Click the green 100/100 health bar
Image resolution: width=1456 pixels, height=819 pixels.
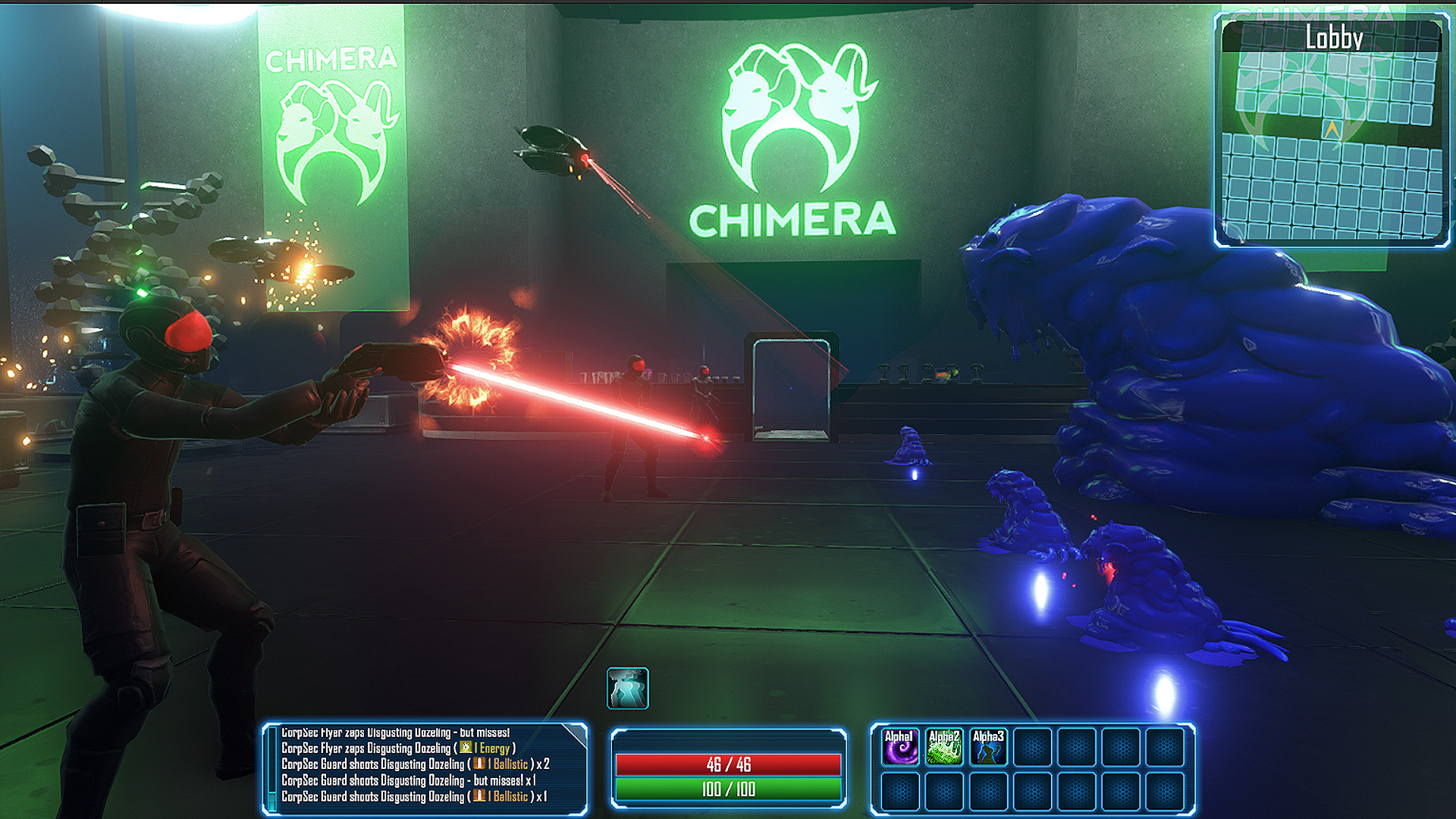730,787
